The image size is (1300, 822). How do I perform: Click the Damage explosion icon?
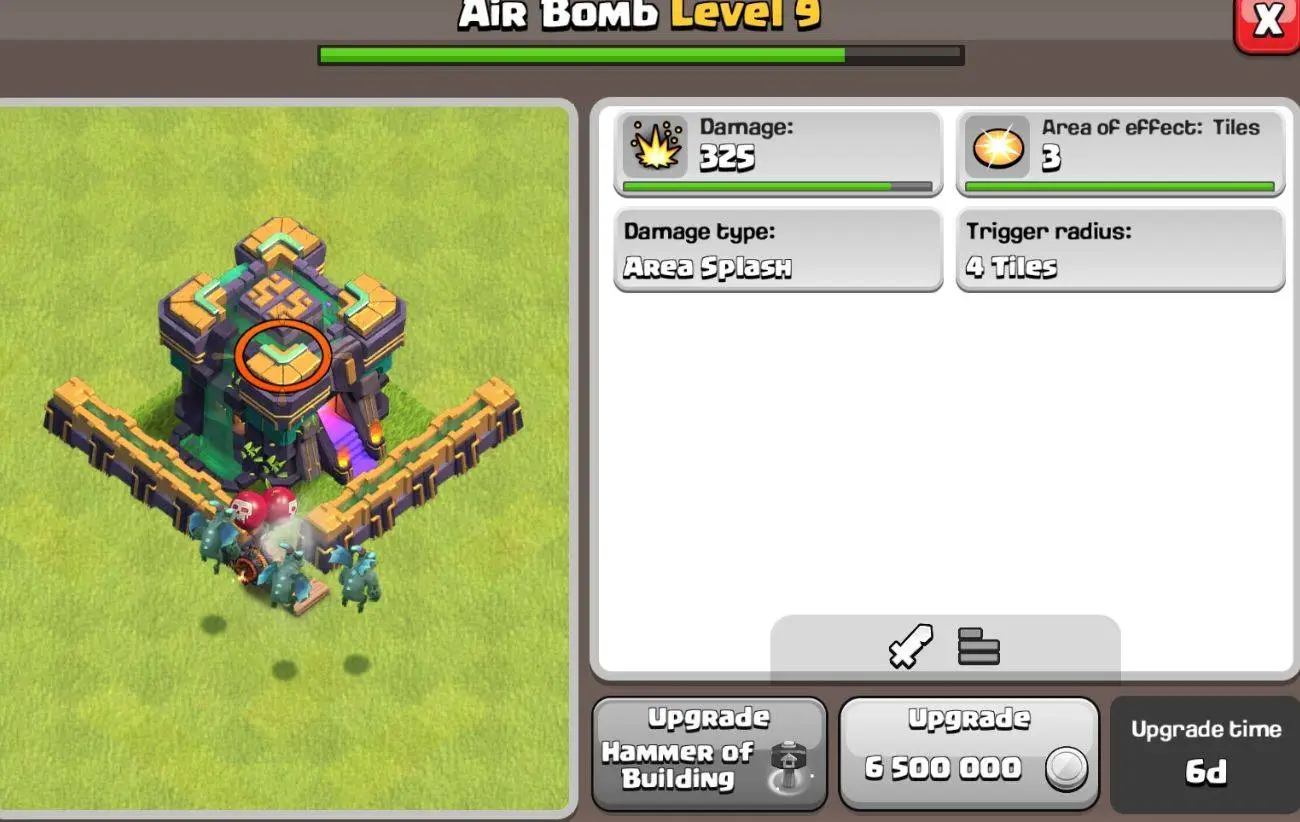click(655, 144)
